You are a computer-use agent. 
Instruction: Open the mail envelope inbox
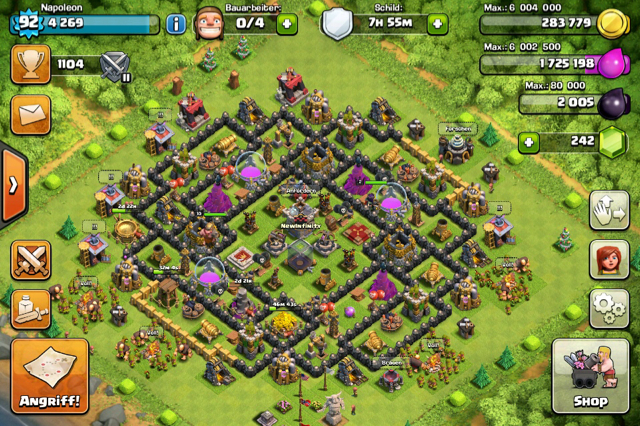30,113
